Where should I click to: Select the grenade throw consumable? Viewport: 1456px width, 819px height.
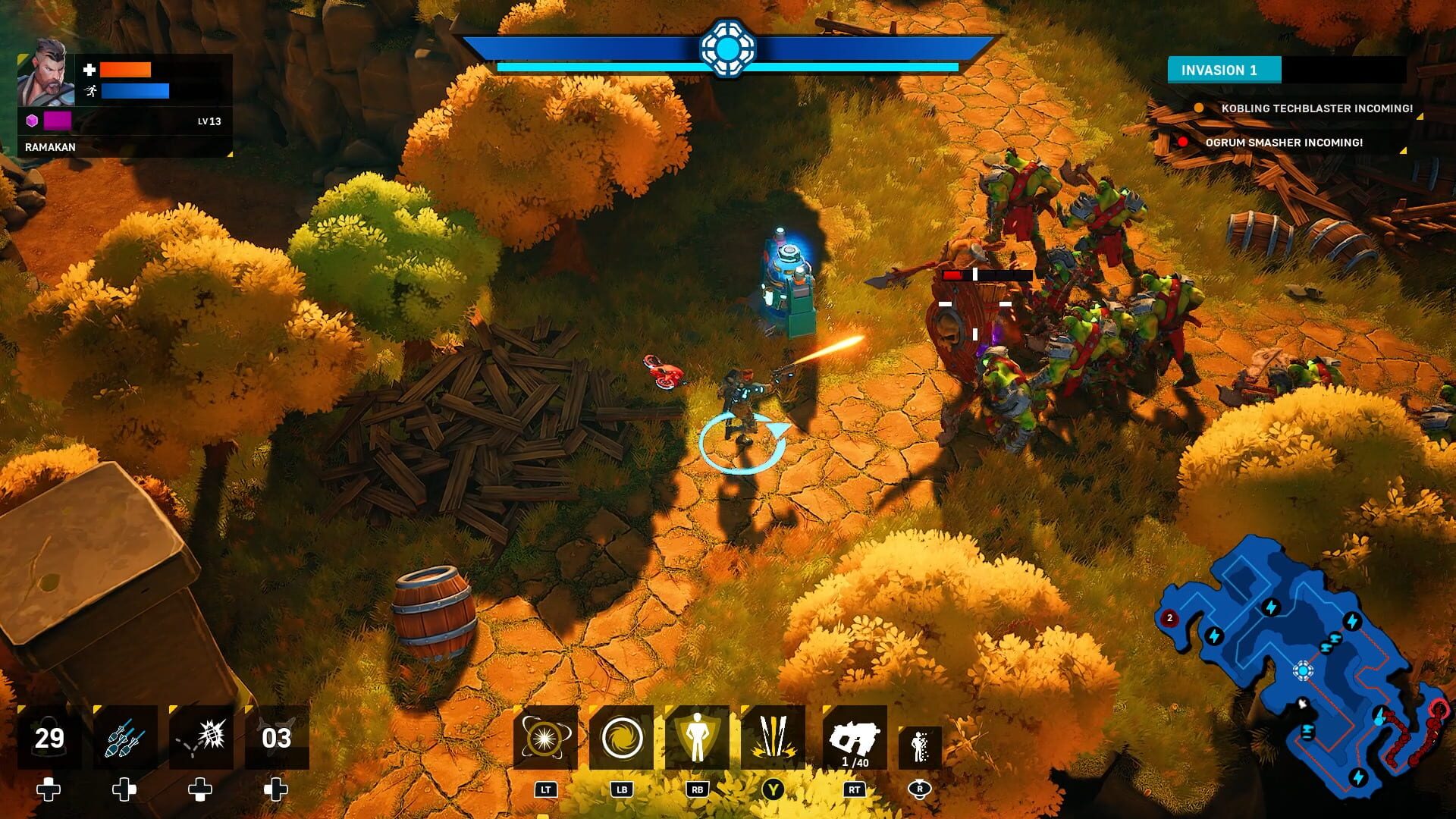(199, 736)
